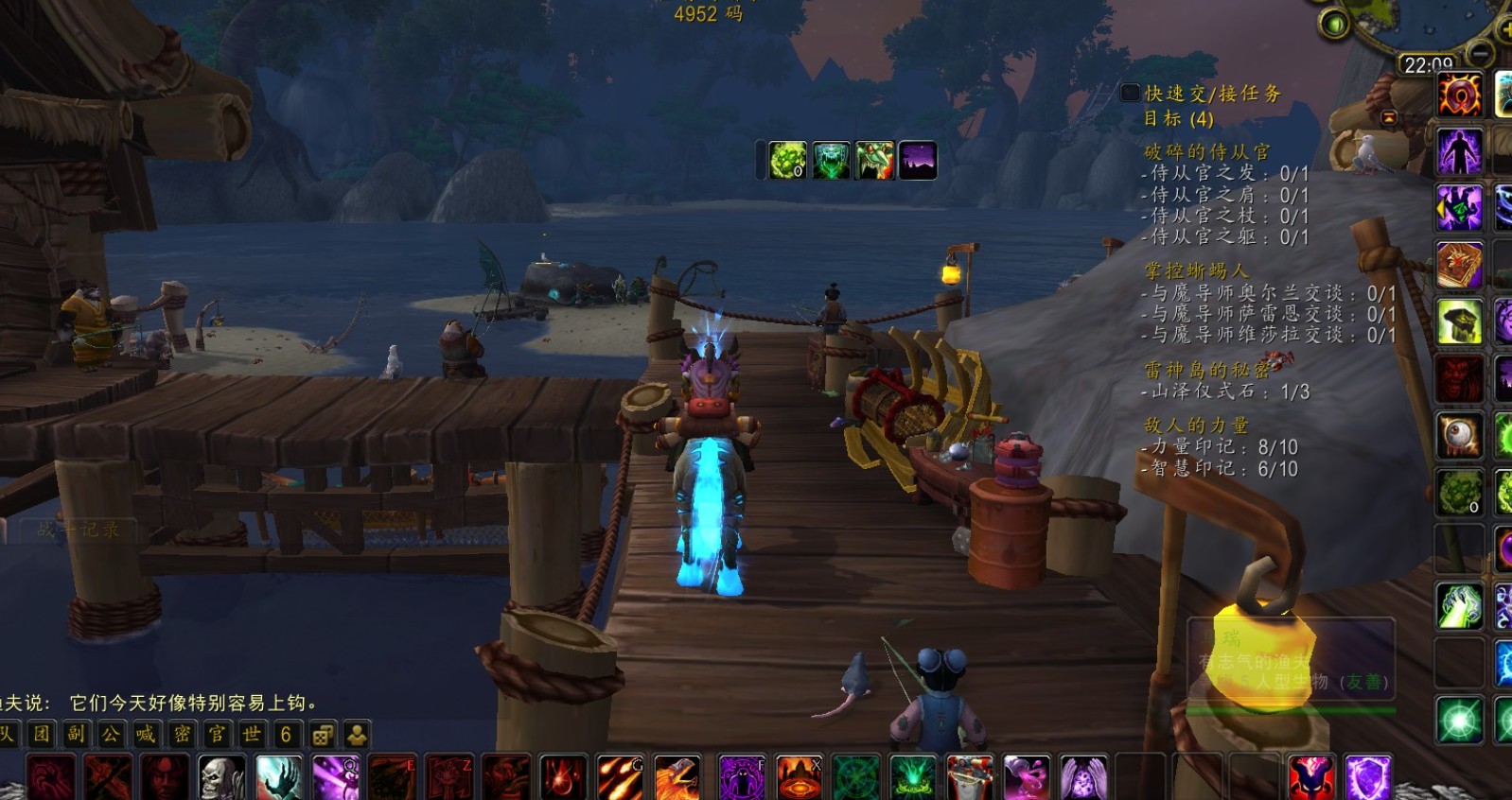Activate the skull-face ability on action bar
This screenshot has height=800, width=1512.
[x=221, y=777]
